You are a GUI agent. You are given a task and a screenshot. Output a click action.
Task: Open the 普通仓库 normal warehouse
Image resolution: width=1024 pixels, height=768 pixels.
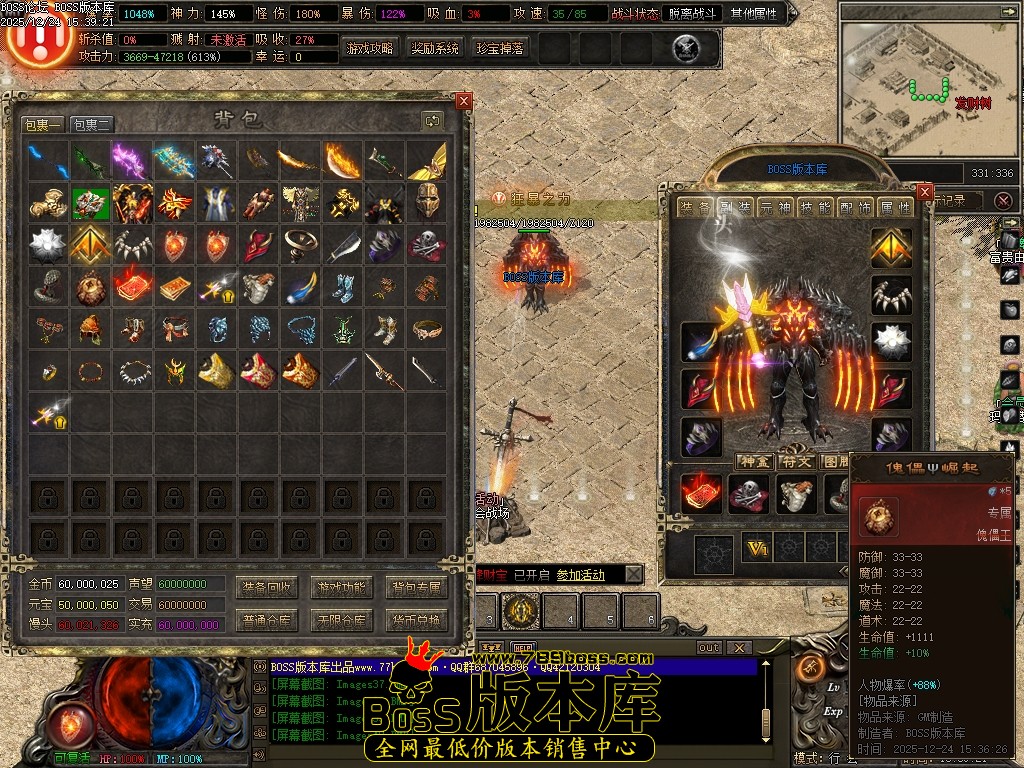(x=267, y=620)
